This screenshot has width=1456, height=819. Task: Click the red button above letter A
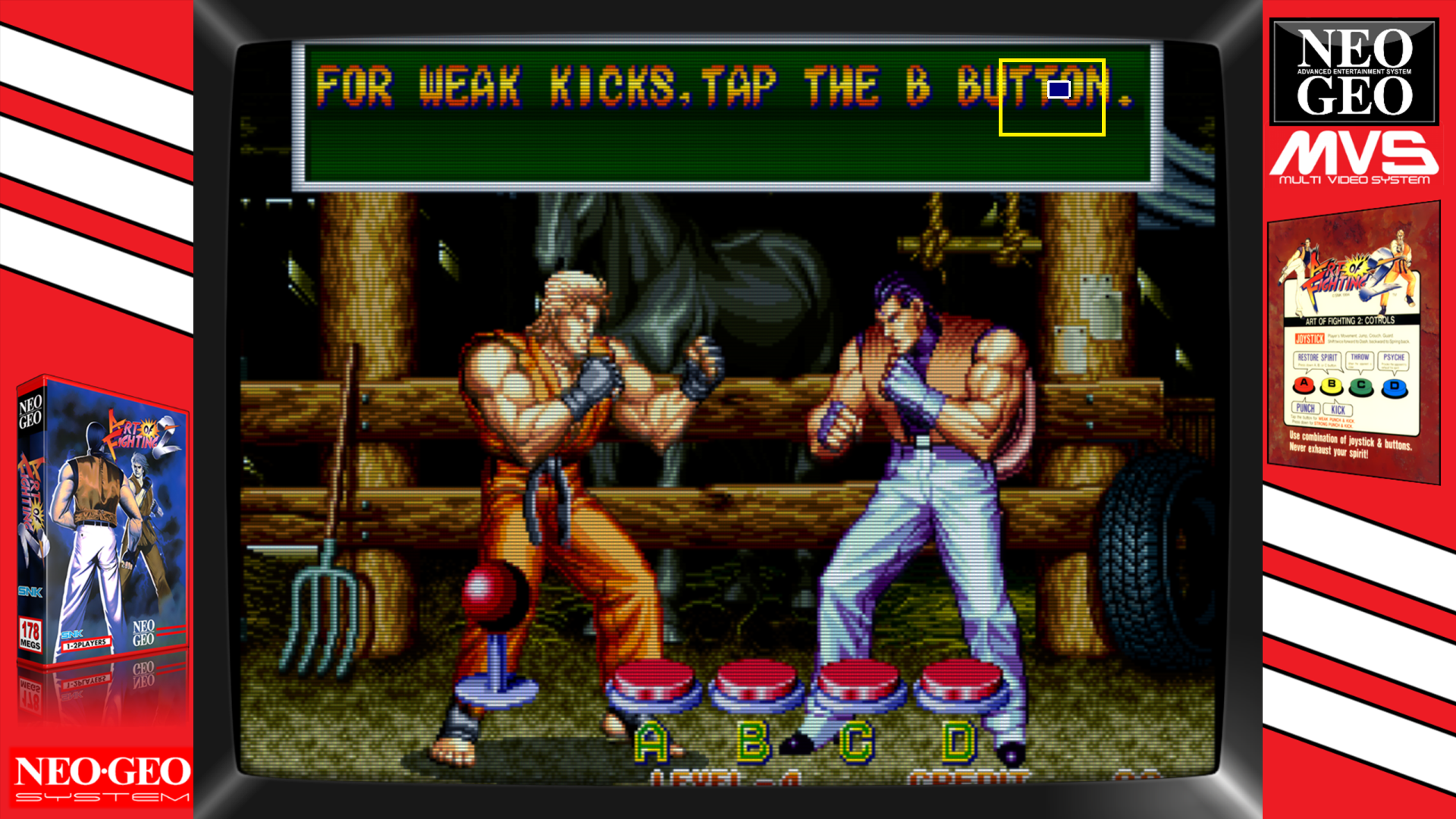tap(654, 682)
